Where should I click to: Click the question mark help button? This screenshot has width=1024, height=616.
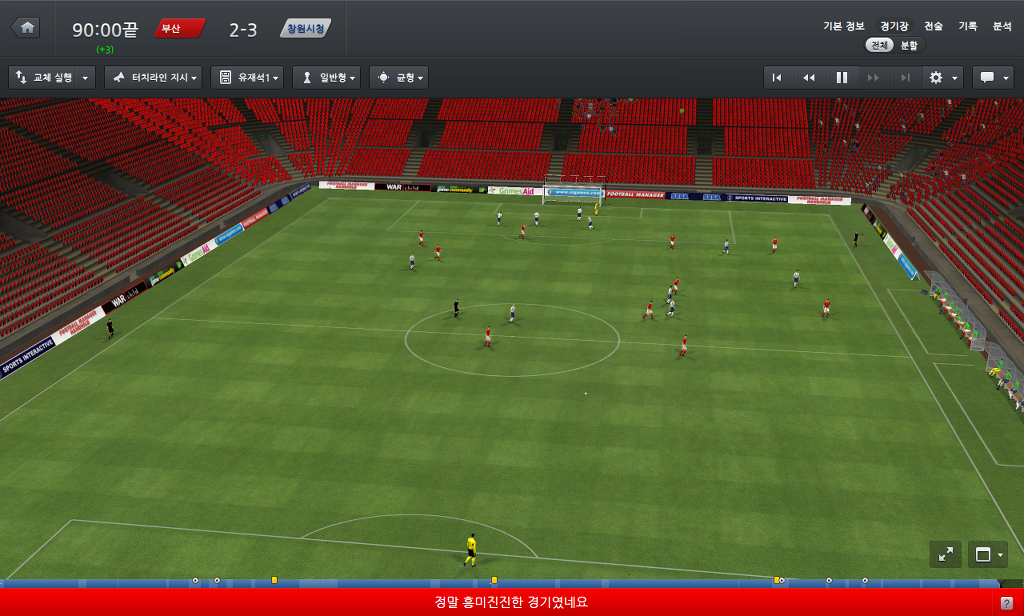pos(1005,602)
